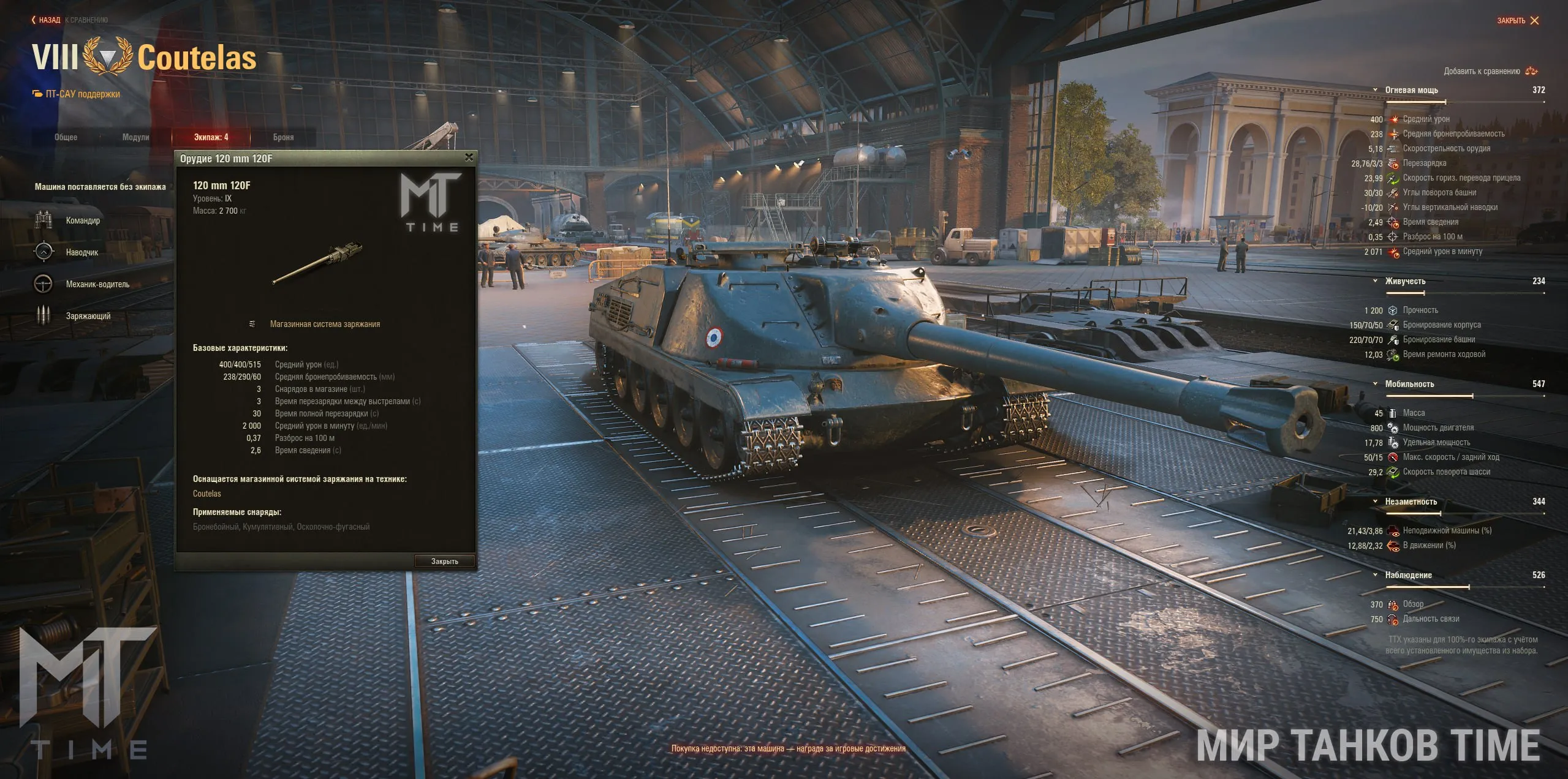This screenshot has height=779, width=1568.
Task: Click the Закрыть button in gun window
Action: [x=444, y=561]
